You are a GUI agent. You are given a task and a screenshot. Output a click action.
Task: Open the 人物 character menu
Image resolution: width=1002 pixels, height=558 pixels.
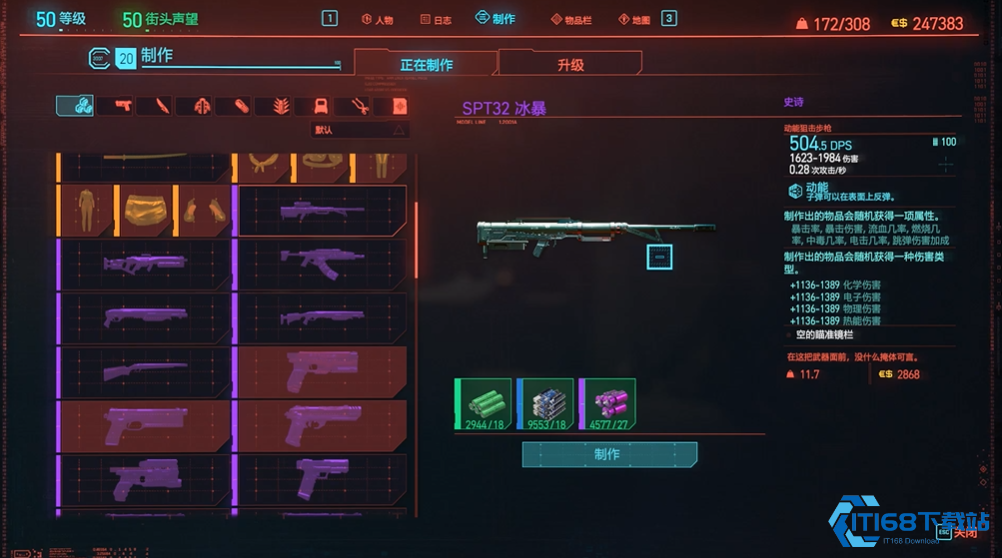(377, 19)
